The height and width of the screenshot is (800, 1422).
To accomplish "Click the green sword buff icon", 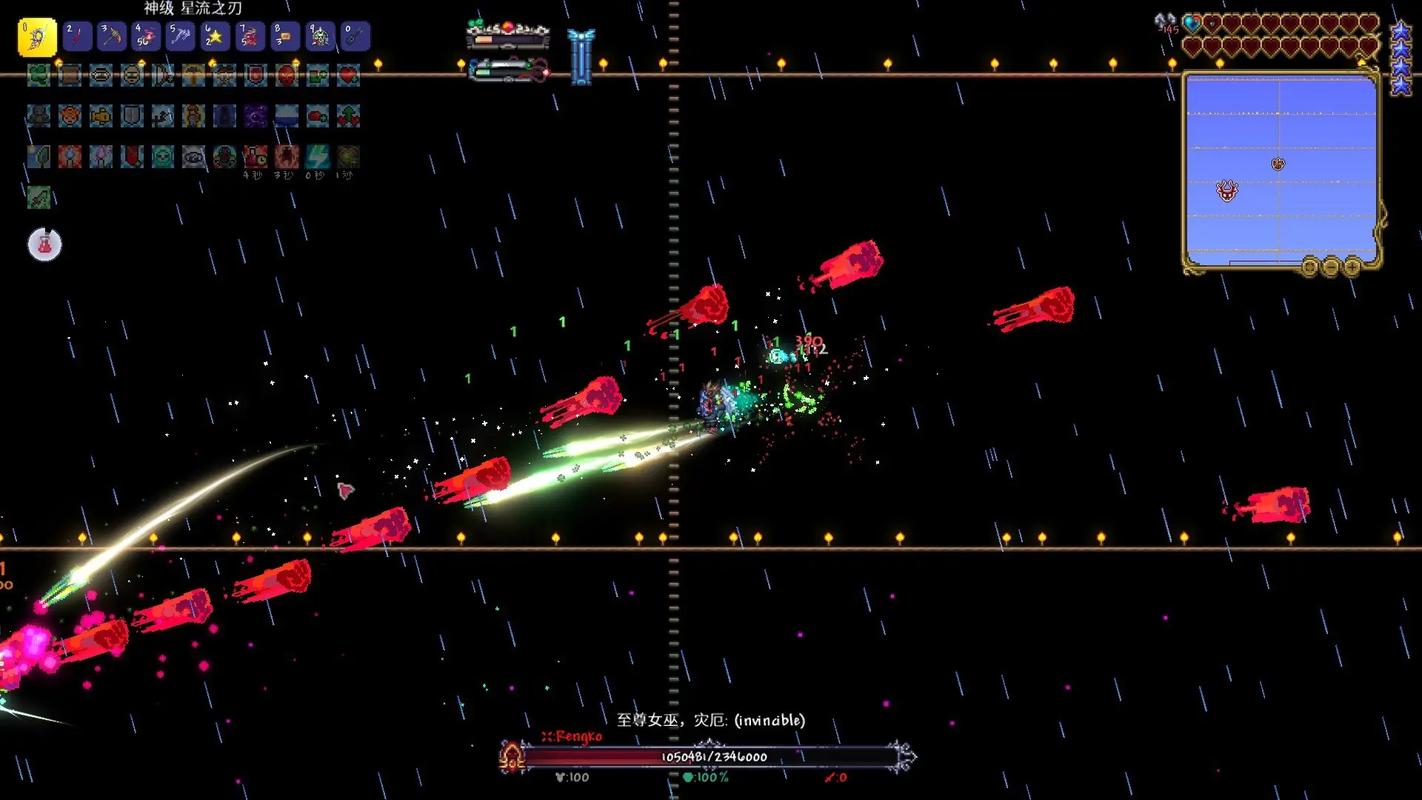I will pyautogui.click(x=38, y=197).
